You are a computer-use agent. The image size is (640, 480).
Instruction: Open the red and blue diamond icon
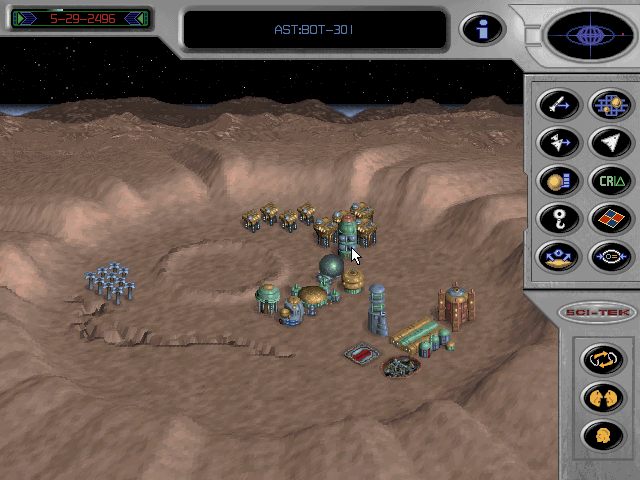(609, 218)
